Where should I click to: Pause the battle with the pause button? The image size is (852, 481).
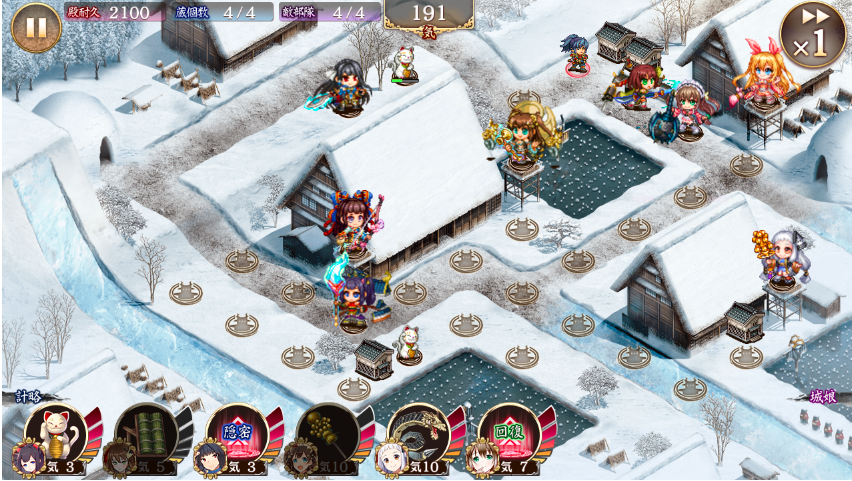point(35,27)
